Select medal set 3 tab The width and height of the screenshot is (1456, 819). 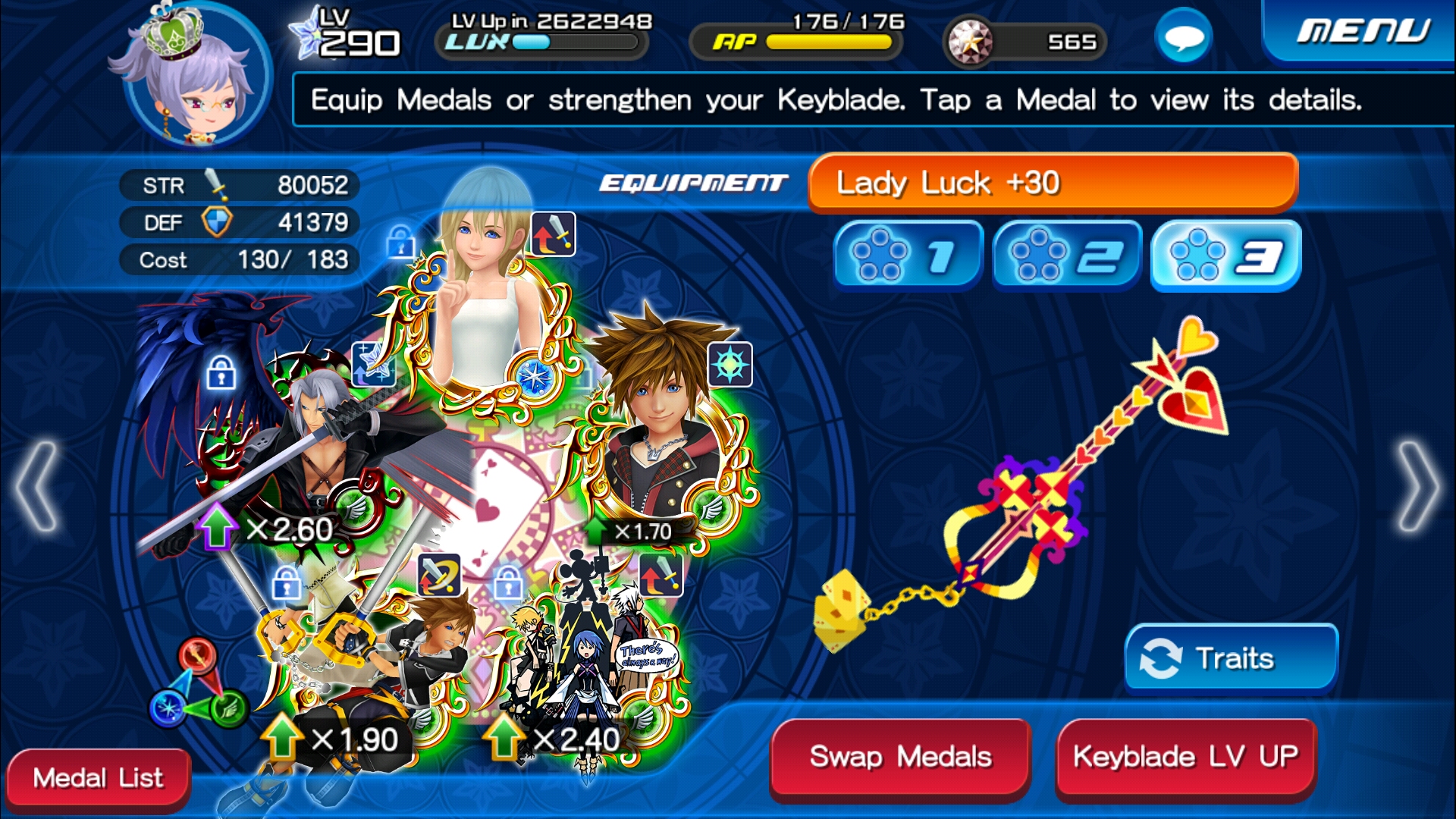[x=1225, y=257]
